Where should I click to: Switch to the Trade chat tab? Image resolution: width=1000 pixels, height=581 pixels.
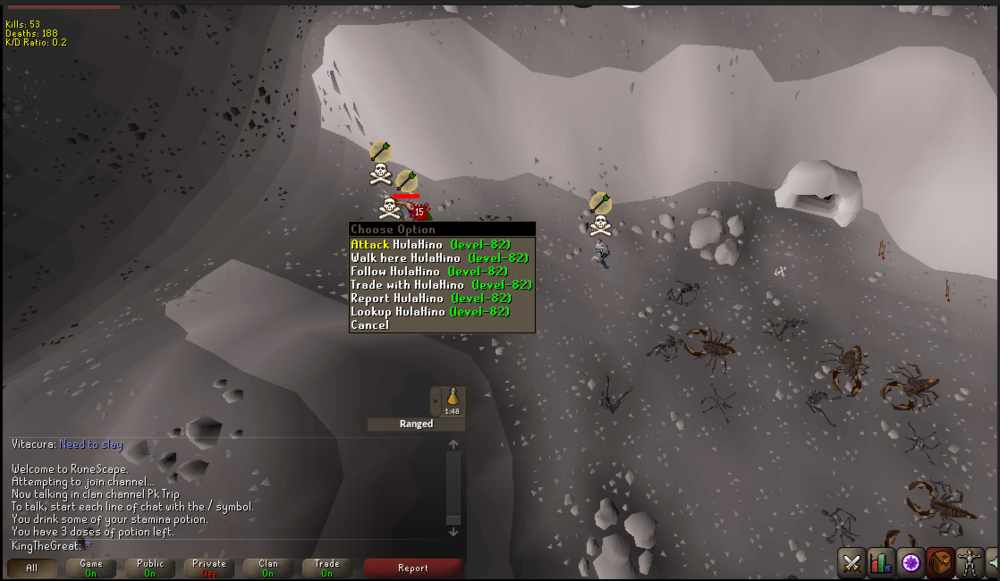click(x=327, y=568)
